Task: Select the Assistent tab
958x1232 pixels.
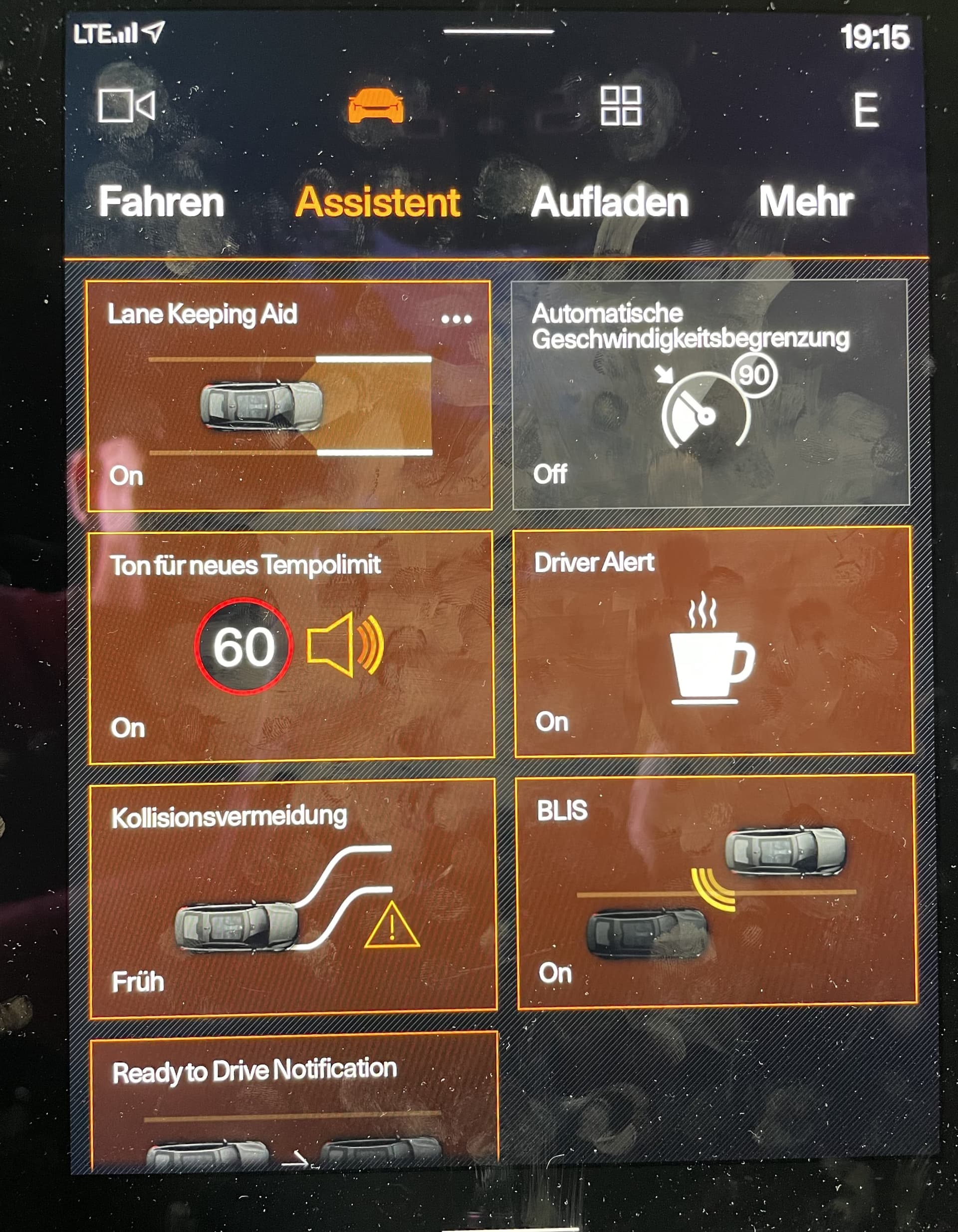Action: point(378,202)
